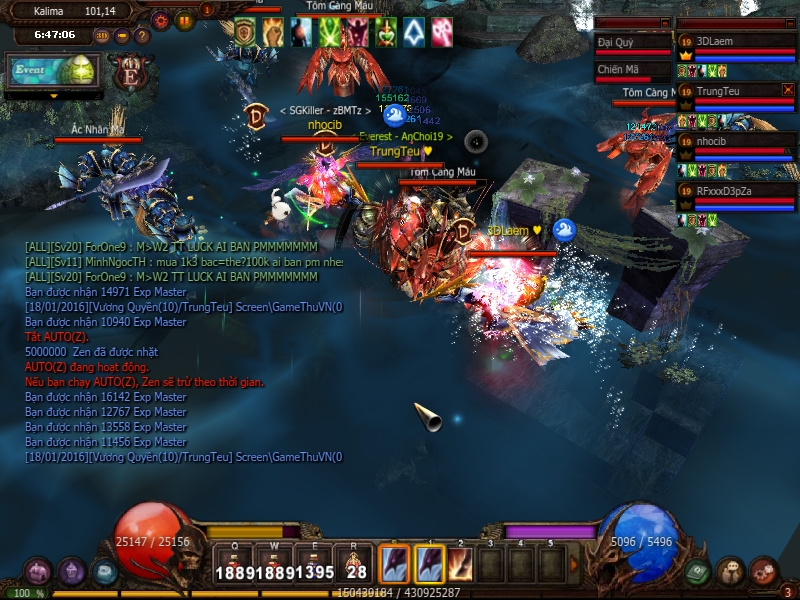Activate skill slot 2 on hotbar
Image resolution: width=800 pixels, height=600 pixels.
click(x=462, y=563)
